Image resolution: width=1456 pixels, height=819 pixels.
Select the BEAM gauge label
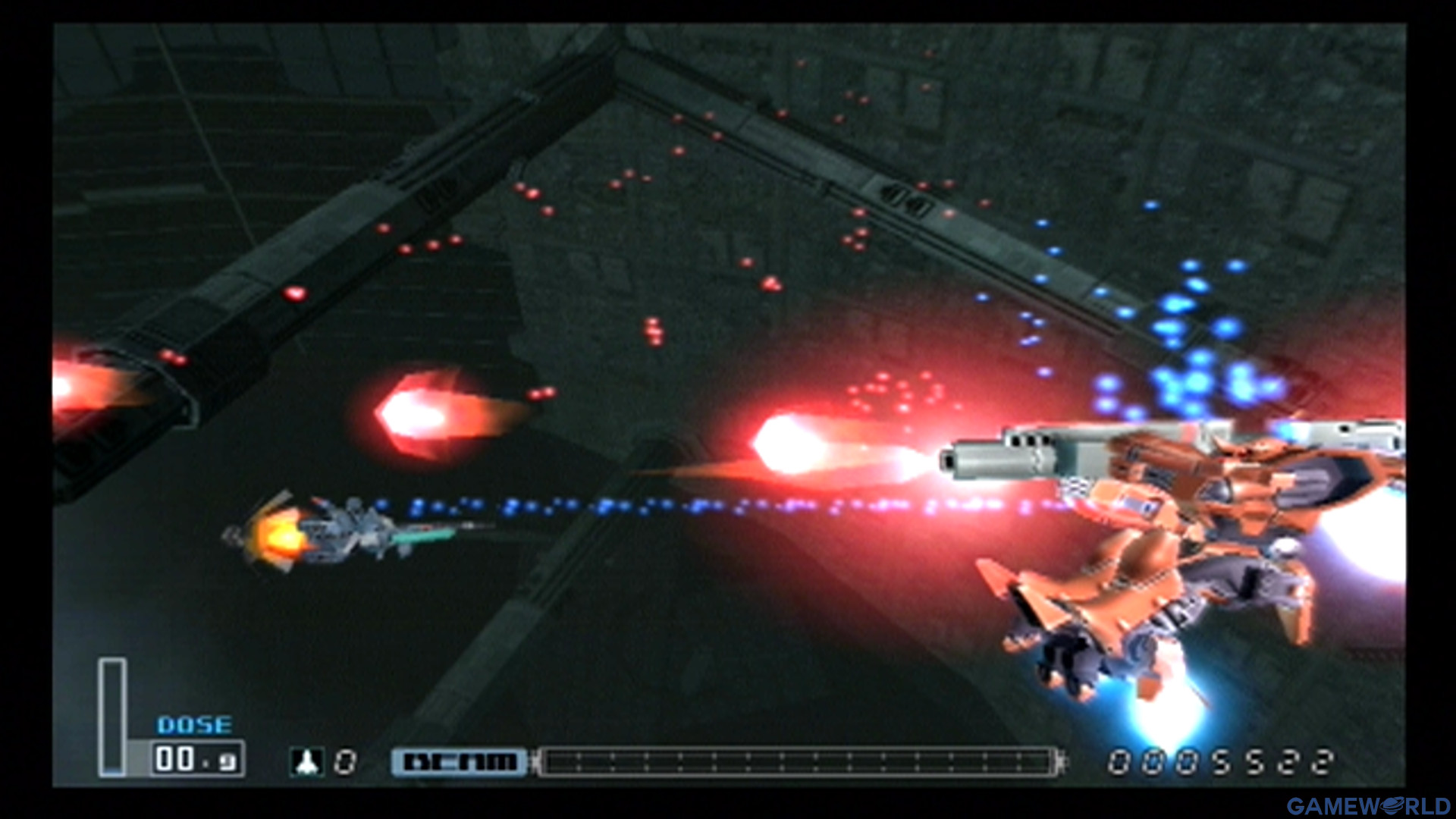[x=458, y=761]
